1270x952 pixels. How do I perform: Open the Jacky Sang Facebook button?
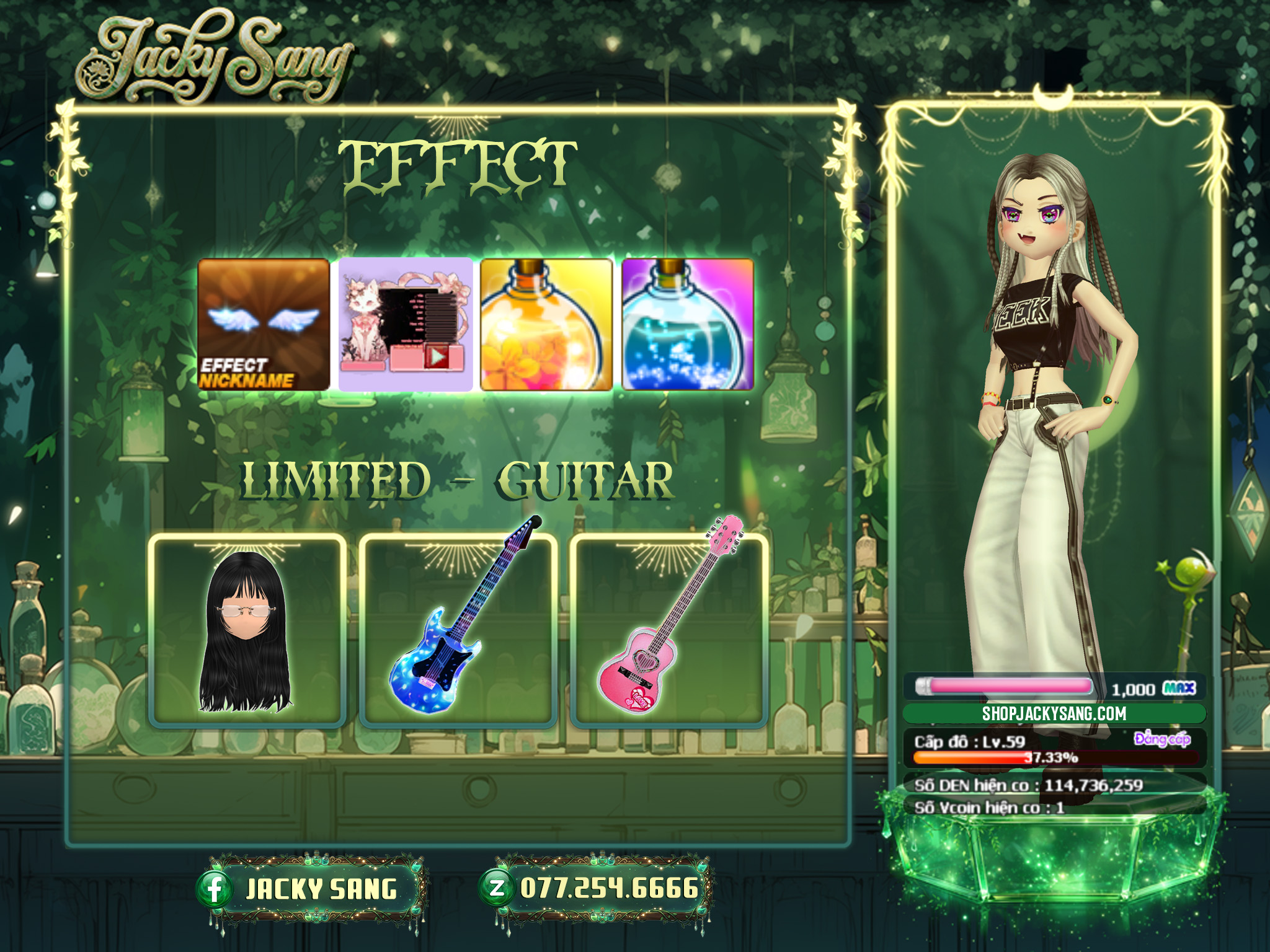coord(310,888)
